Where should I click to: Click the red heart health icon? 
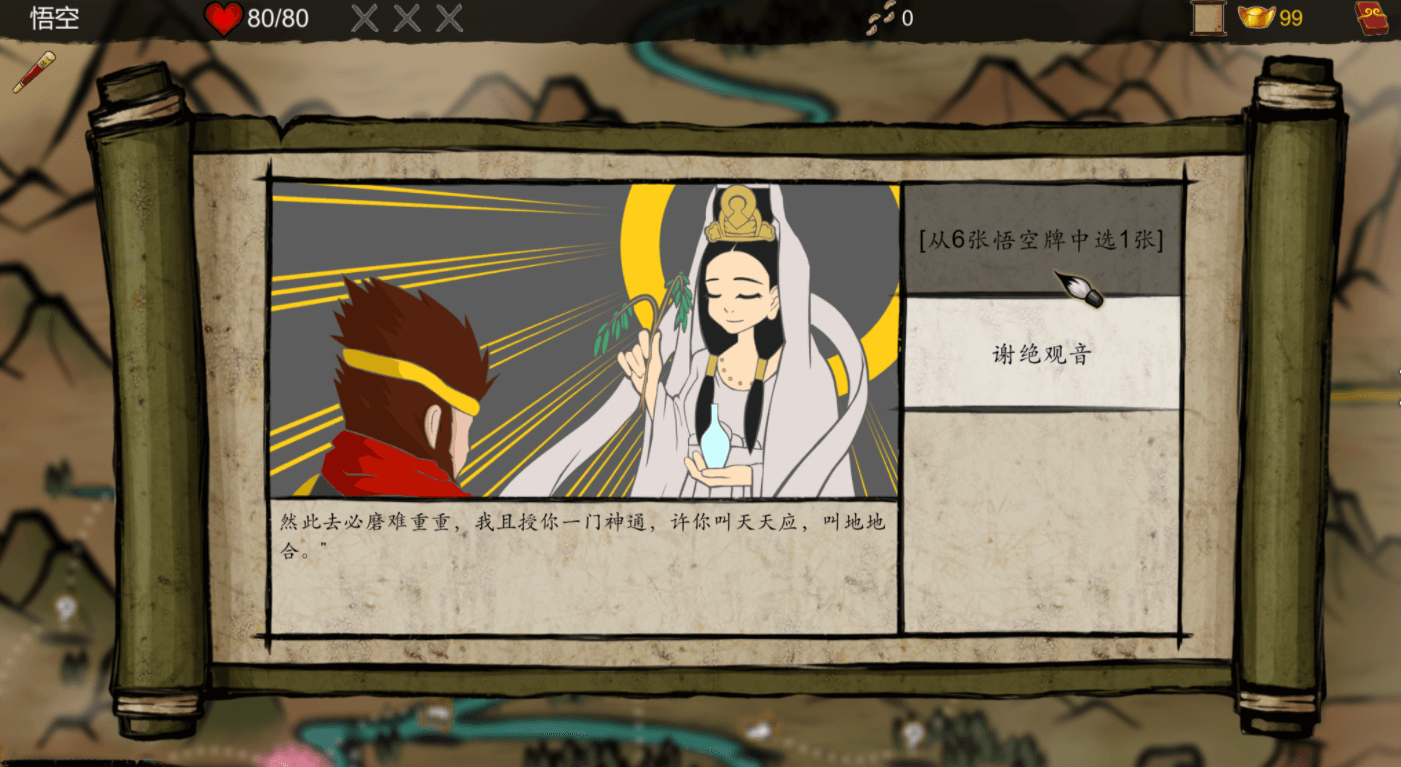coord(225,17)
